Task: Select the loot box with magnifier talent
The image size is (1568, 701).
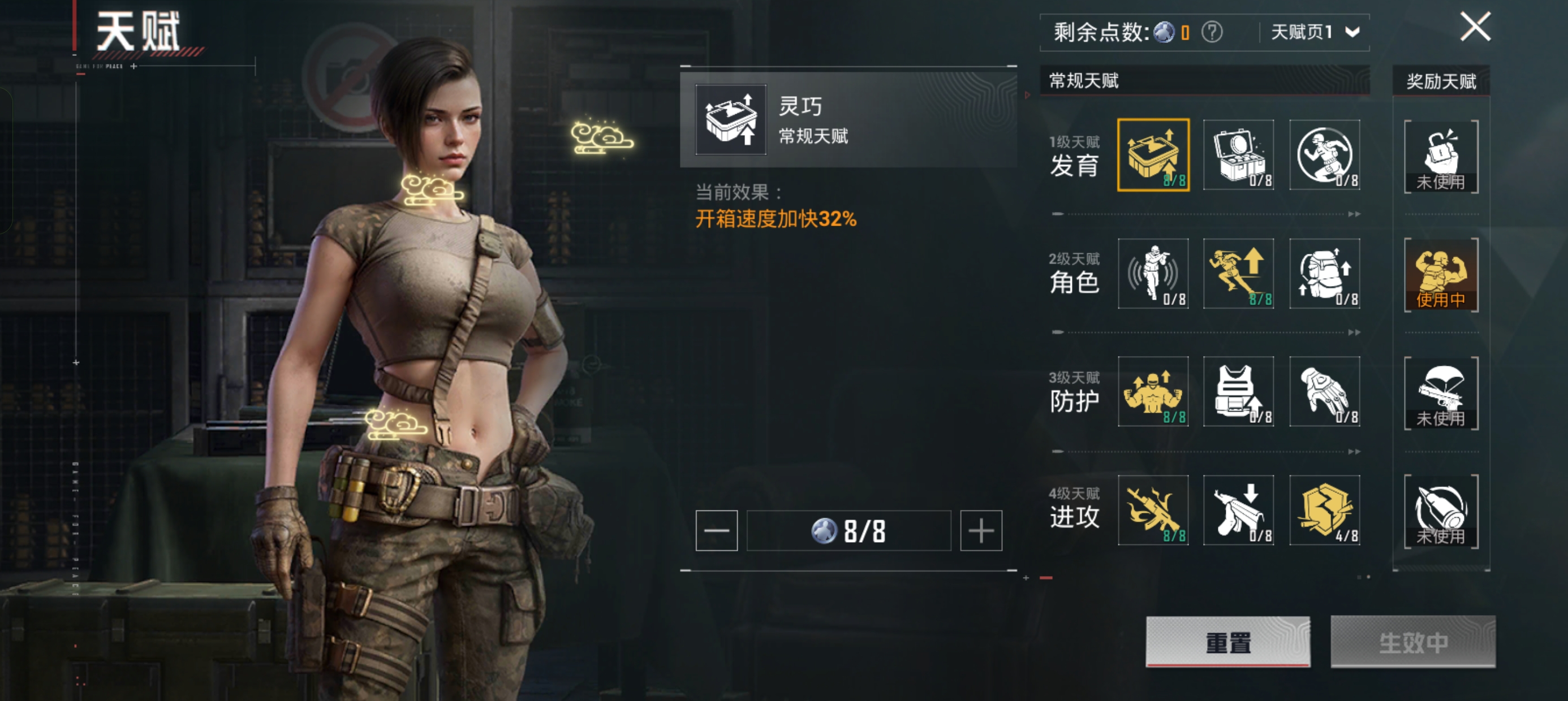Action: 1239,155
